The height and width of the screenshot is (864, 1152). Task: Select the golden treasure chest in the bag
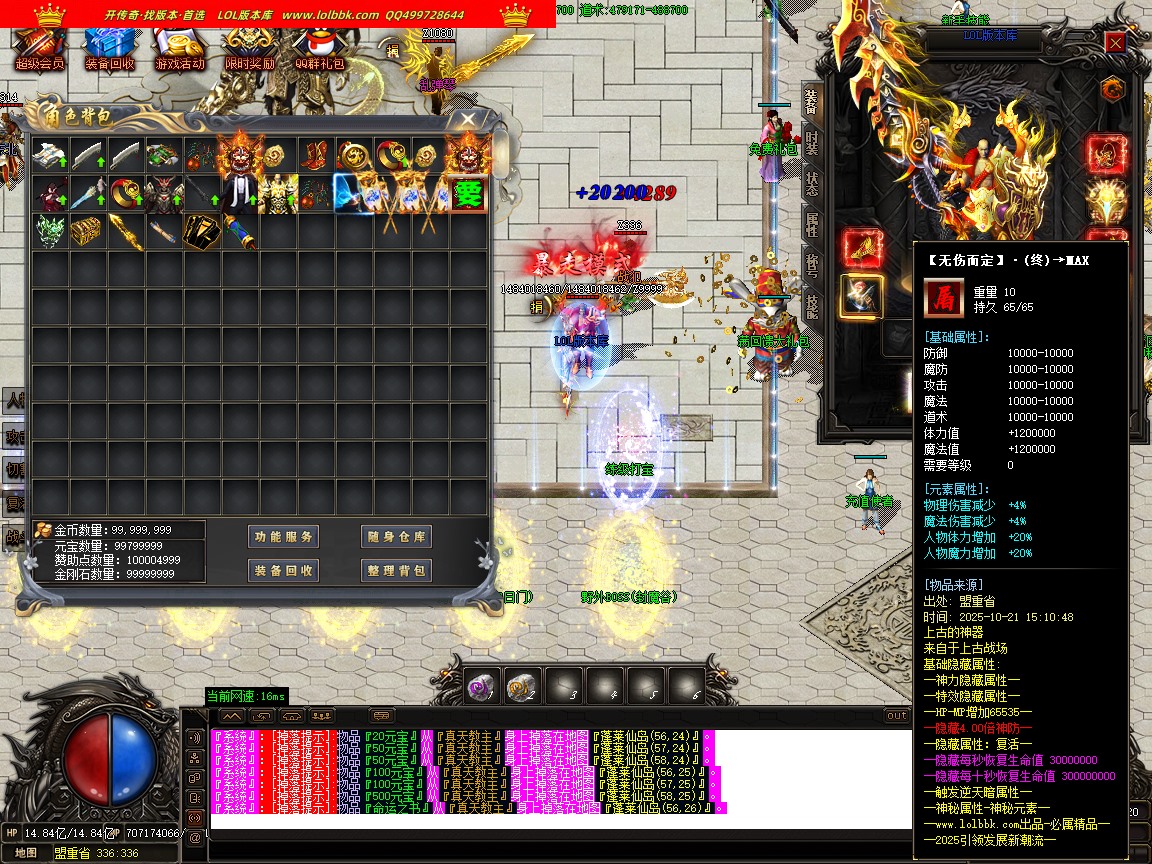tap(88, 232)
